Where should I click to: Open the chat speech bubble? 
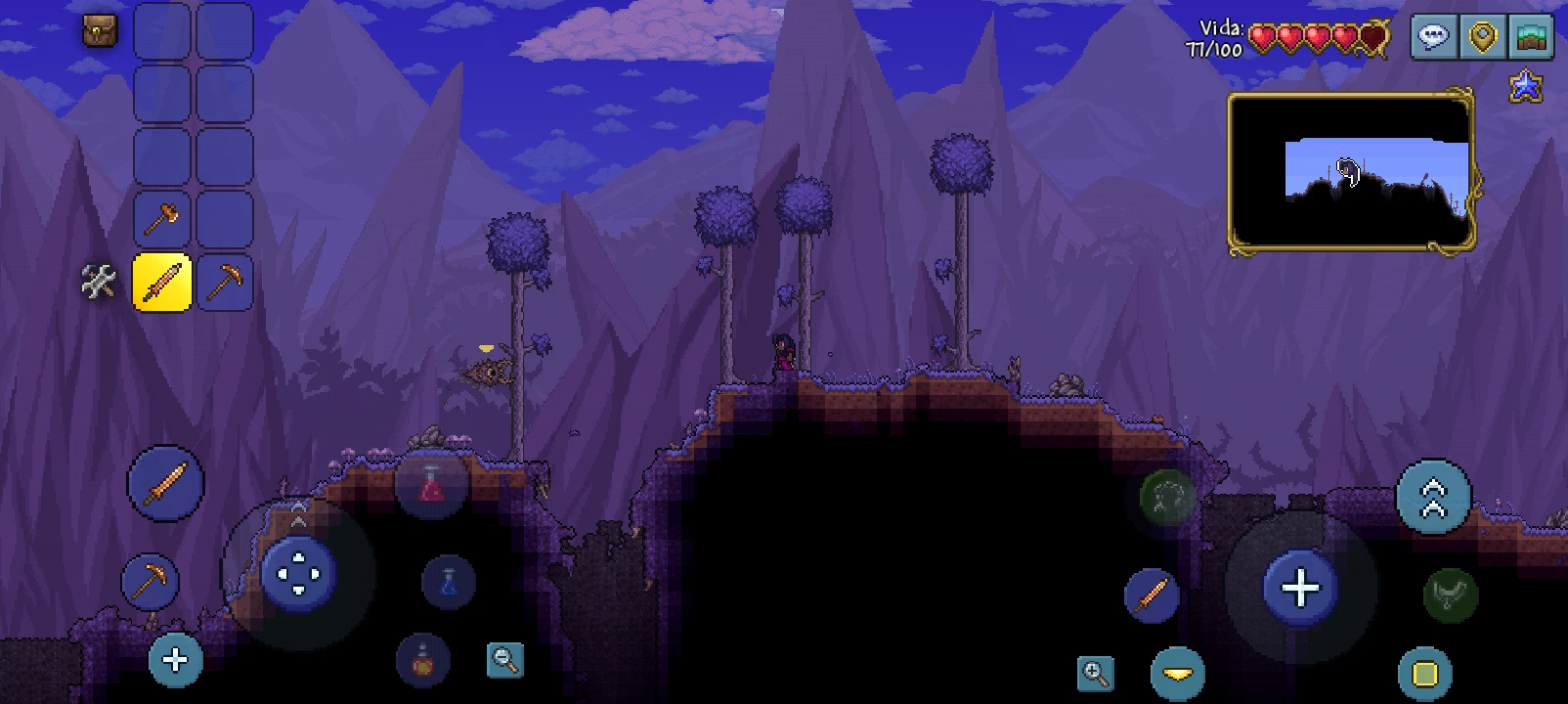pos(1434,38)
